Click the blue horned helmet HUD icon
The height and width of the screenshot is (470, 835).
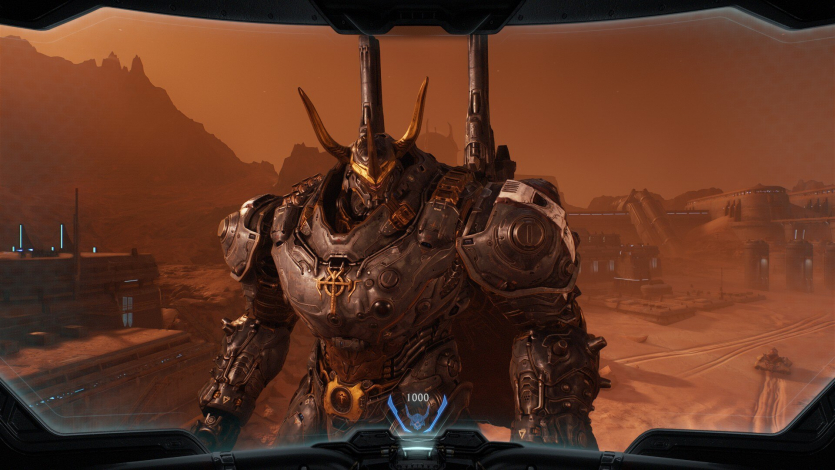point(417,419)
